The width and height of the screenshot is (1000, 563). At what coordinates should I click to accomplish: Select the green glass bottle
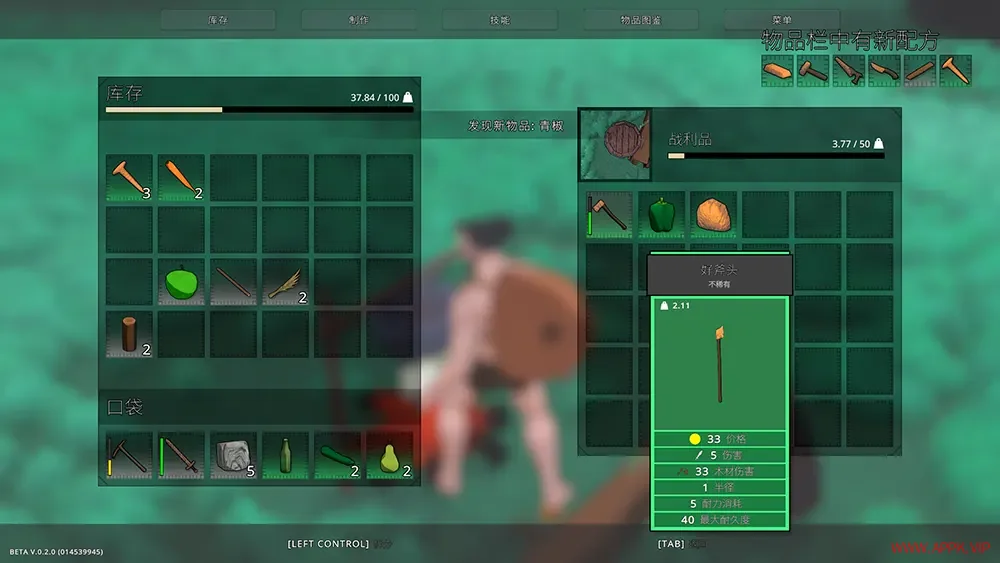point(285,456)
